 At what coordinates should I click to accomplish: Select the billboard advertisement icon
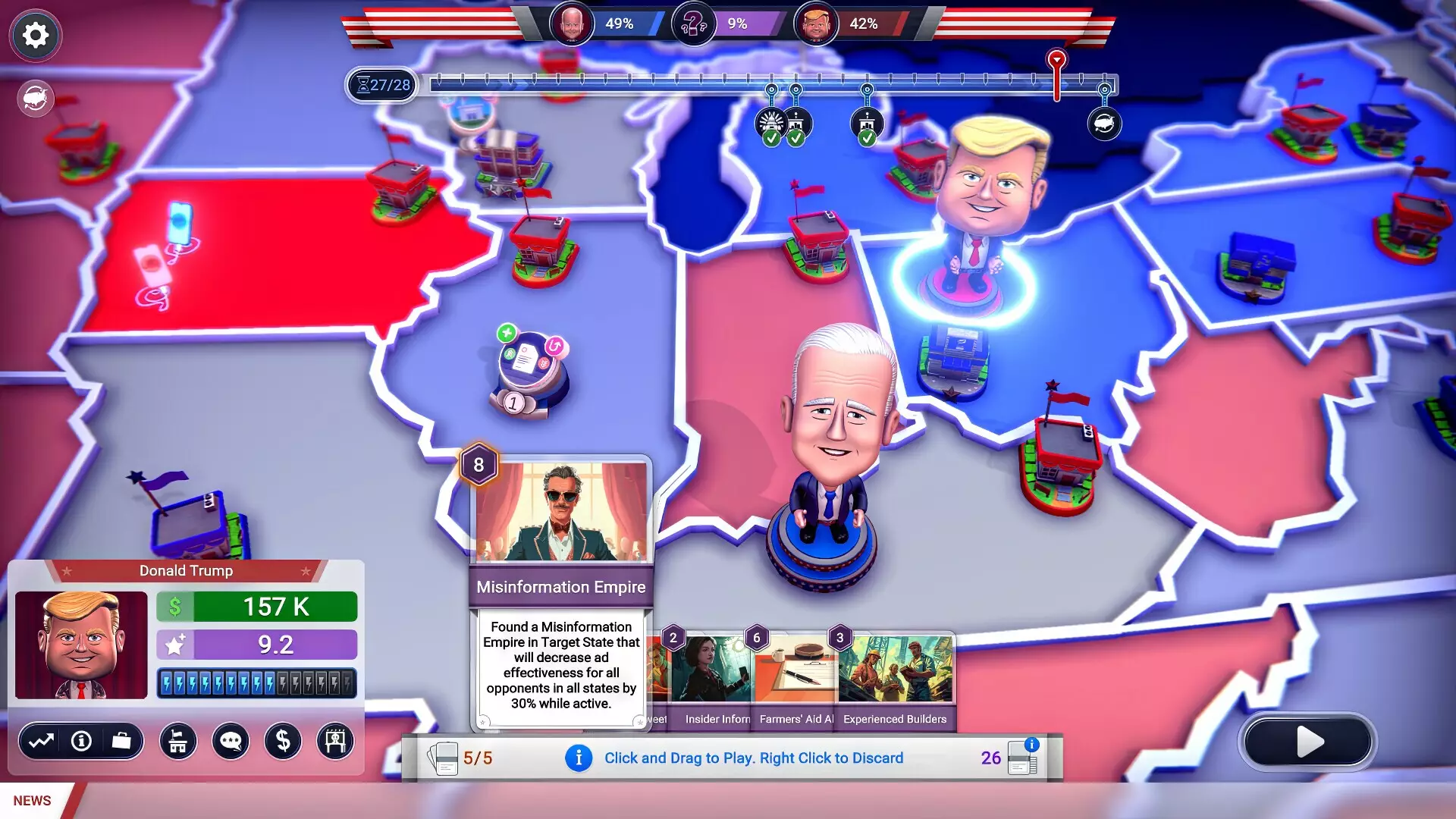[x=335, y=742]
